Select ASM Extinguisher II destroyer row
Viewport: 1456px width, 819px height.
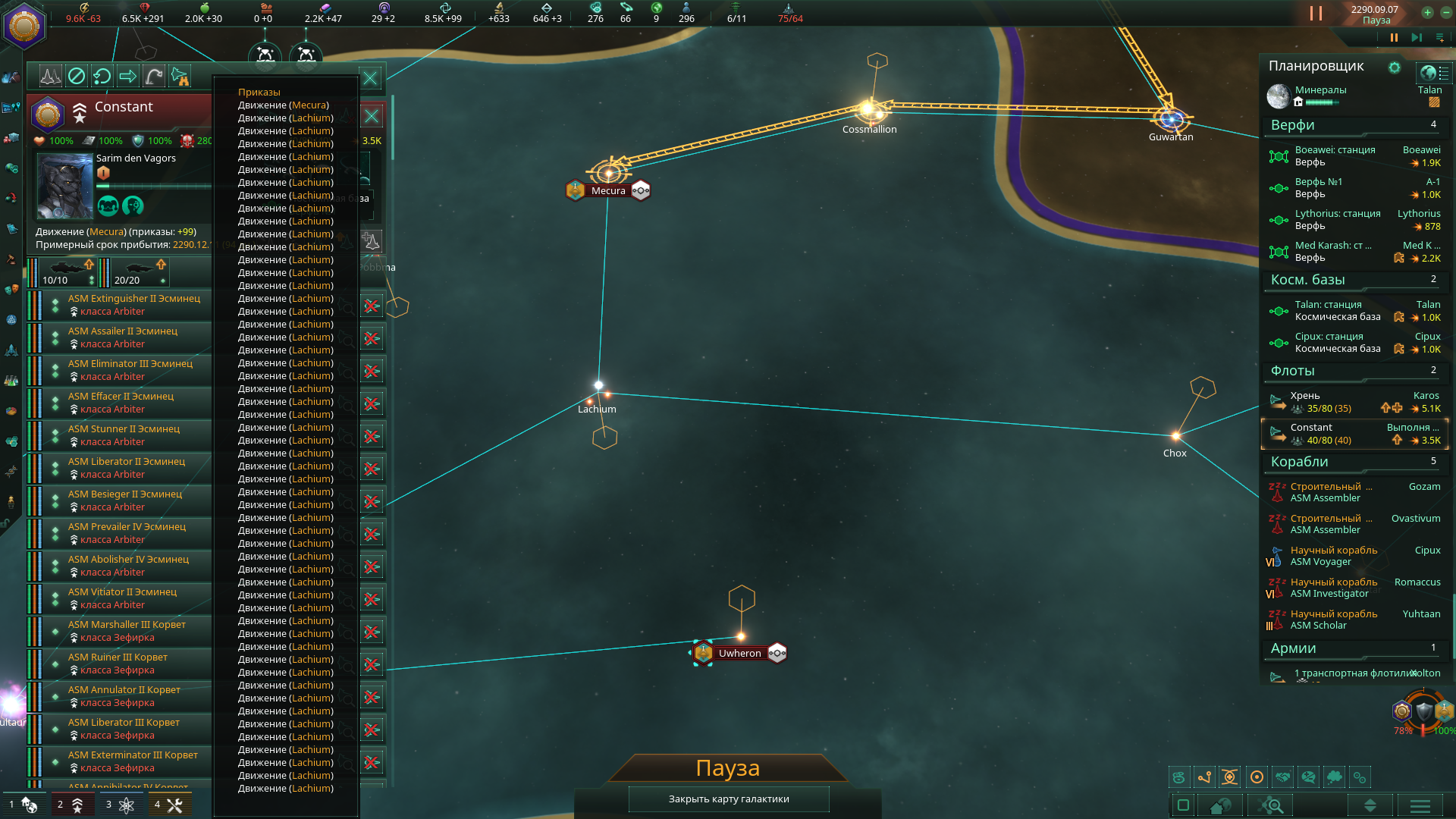click(x=134, y=305)
